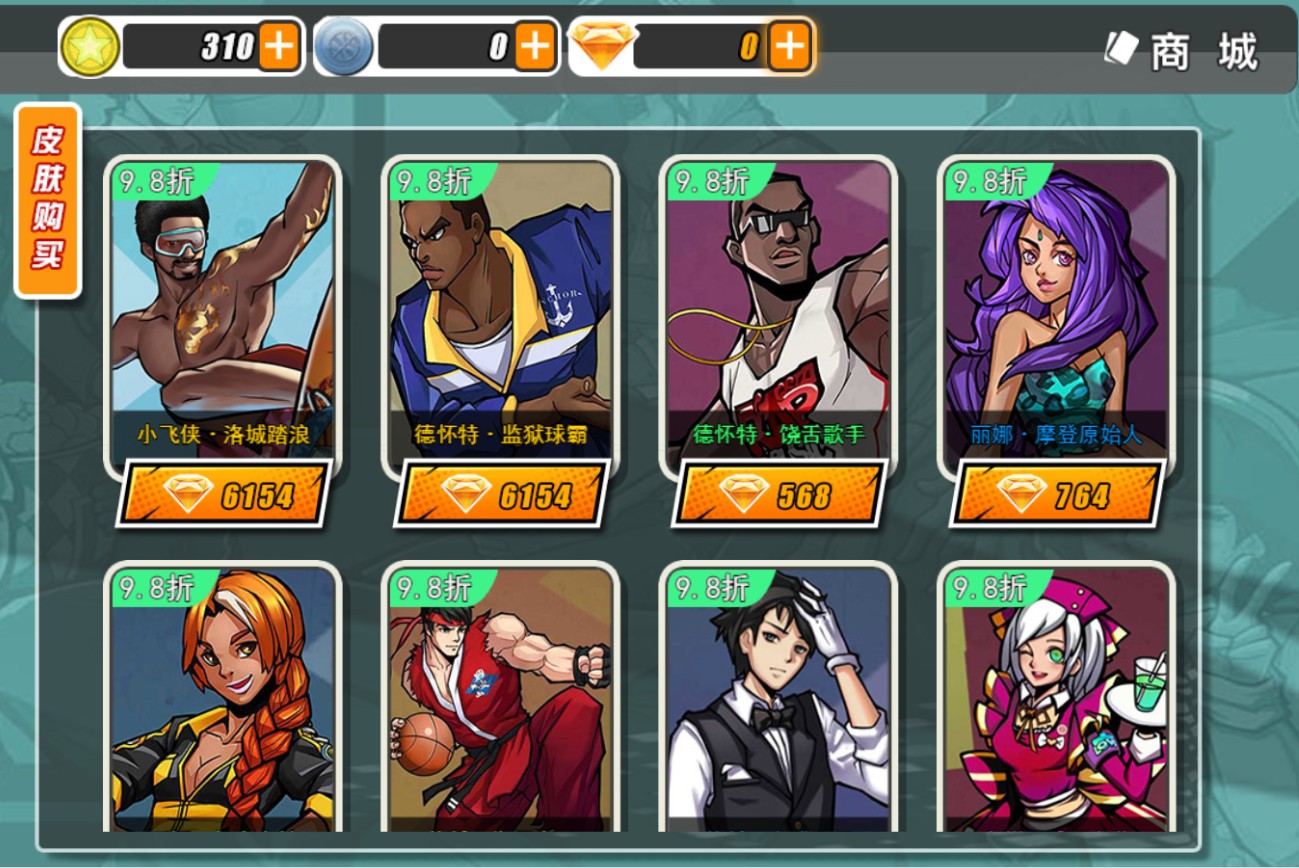Purchase the skin costing 764 diamonds
Screen dimensions: 1299x868
point(1058,494)
